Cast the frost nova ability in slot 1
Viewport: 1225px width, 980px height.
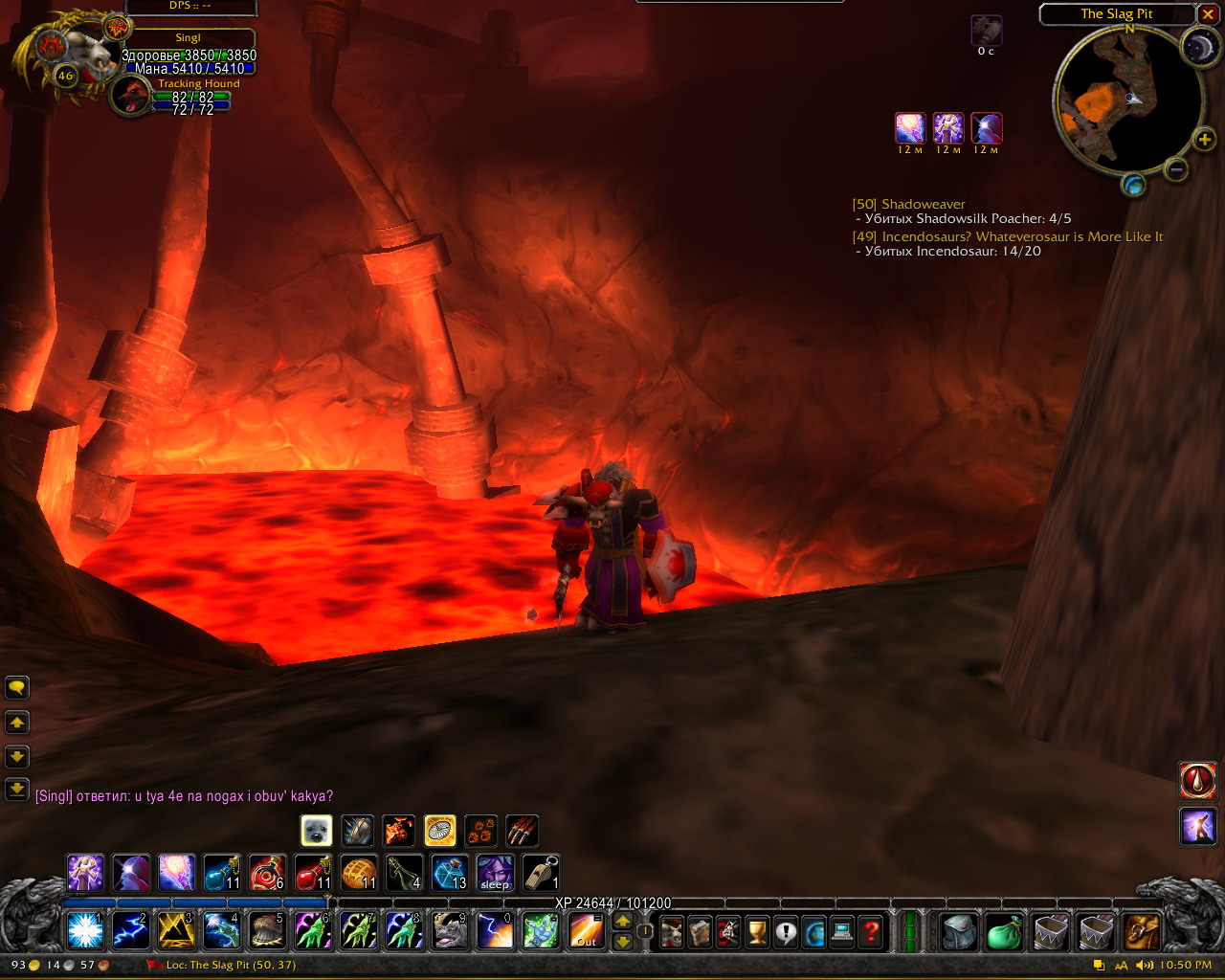[x=85, y=930]
